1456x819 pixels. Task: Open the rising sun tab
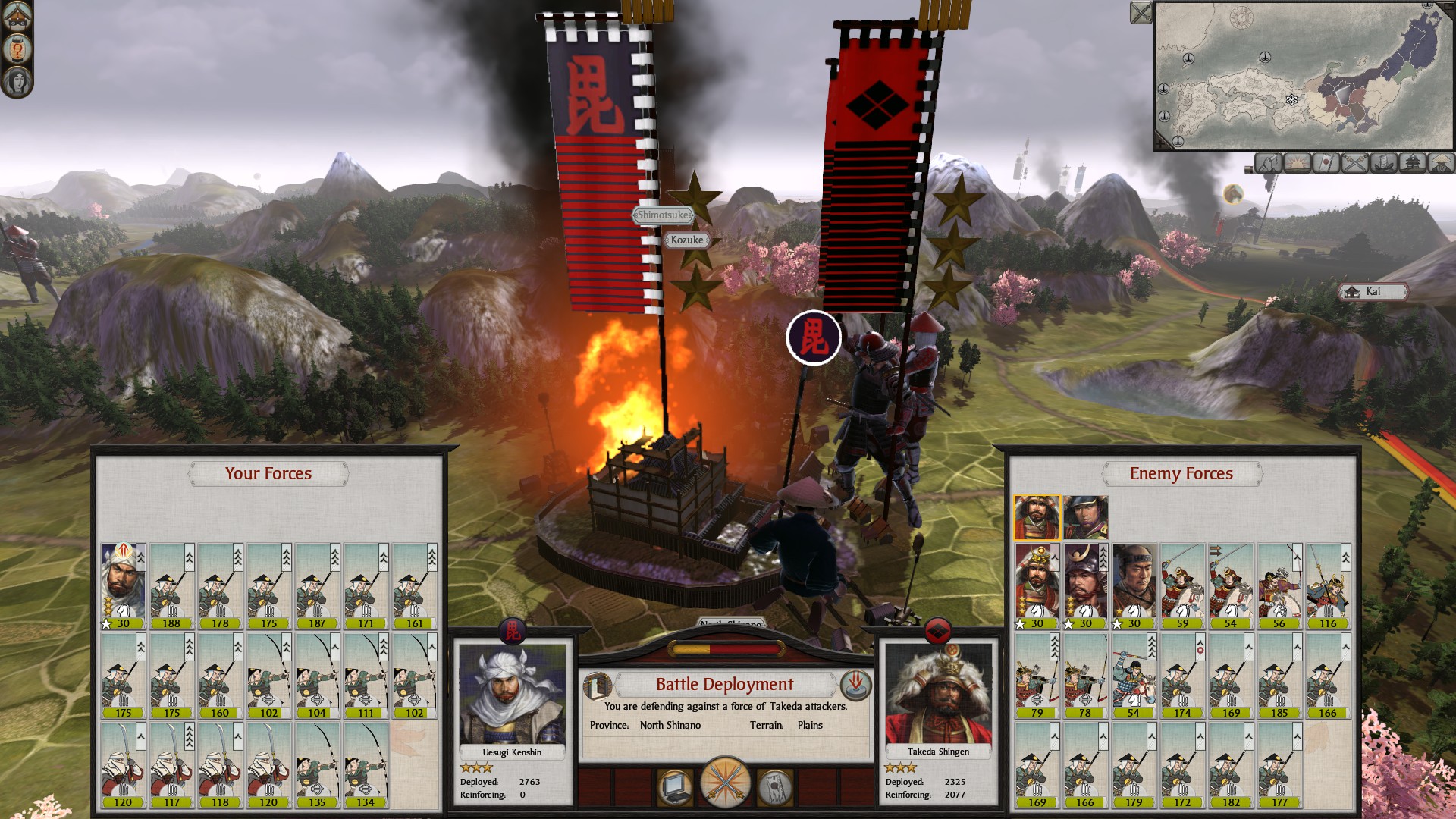click(1297, 163)
